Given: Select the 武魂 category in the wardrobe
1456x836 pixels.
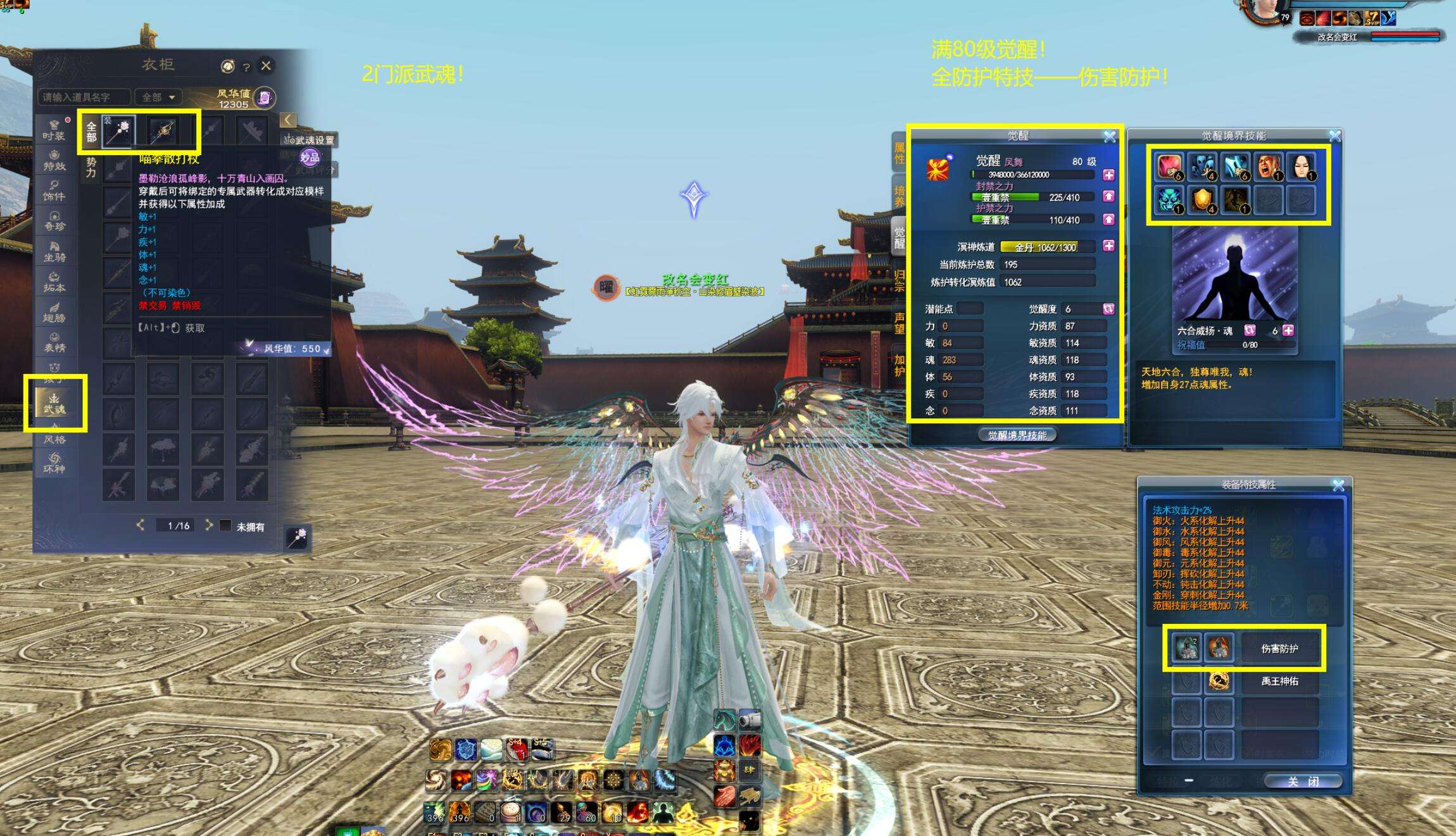Looking at the screenshot, I should tap(54, 403).
